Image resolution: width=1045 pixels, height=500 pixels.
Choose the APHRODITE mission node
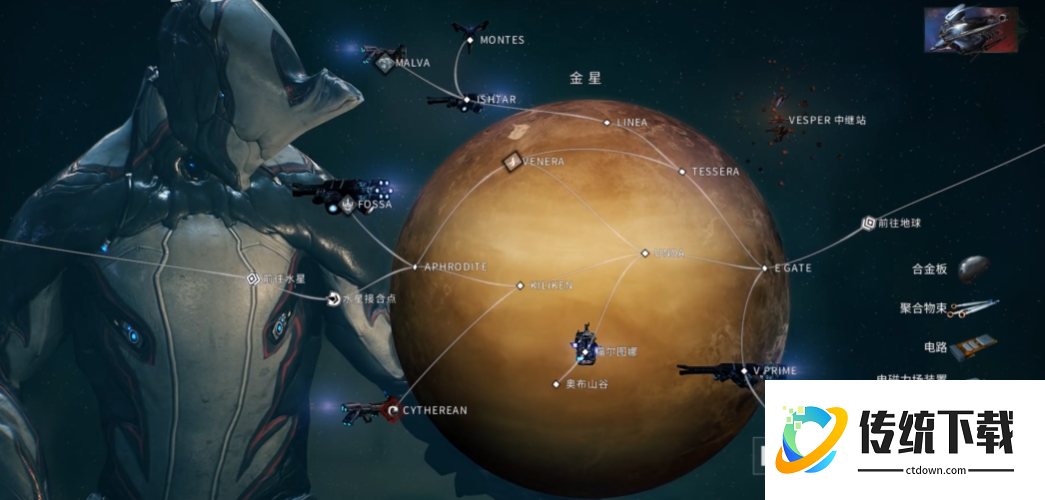pyautogui.click(x=415, y=267)
